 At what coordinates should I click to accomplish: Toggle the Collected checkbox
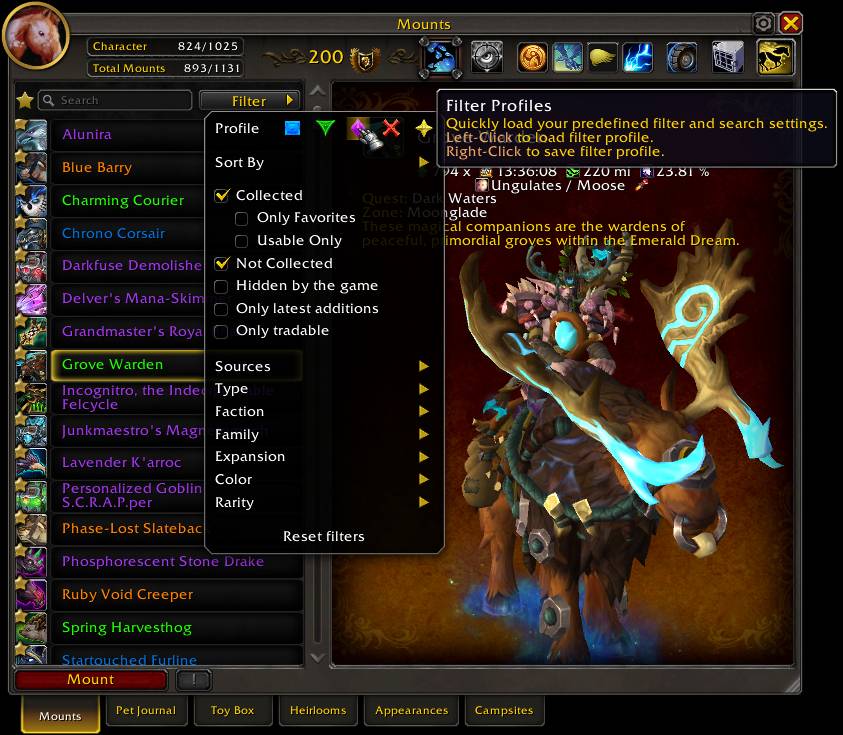pyautogui.click(x=222, y=196)
